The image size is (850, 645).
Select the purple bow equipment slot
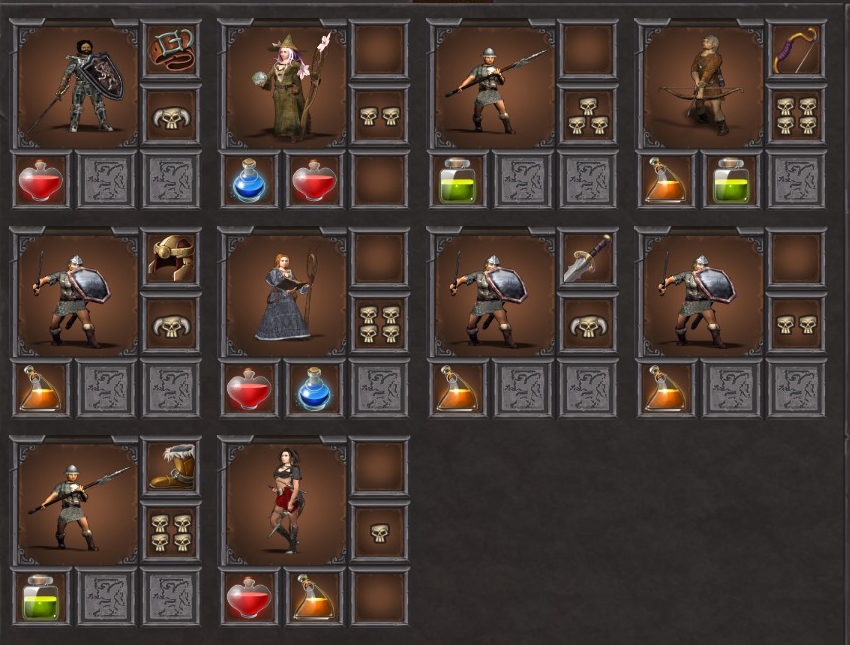(796, 50)
